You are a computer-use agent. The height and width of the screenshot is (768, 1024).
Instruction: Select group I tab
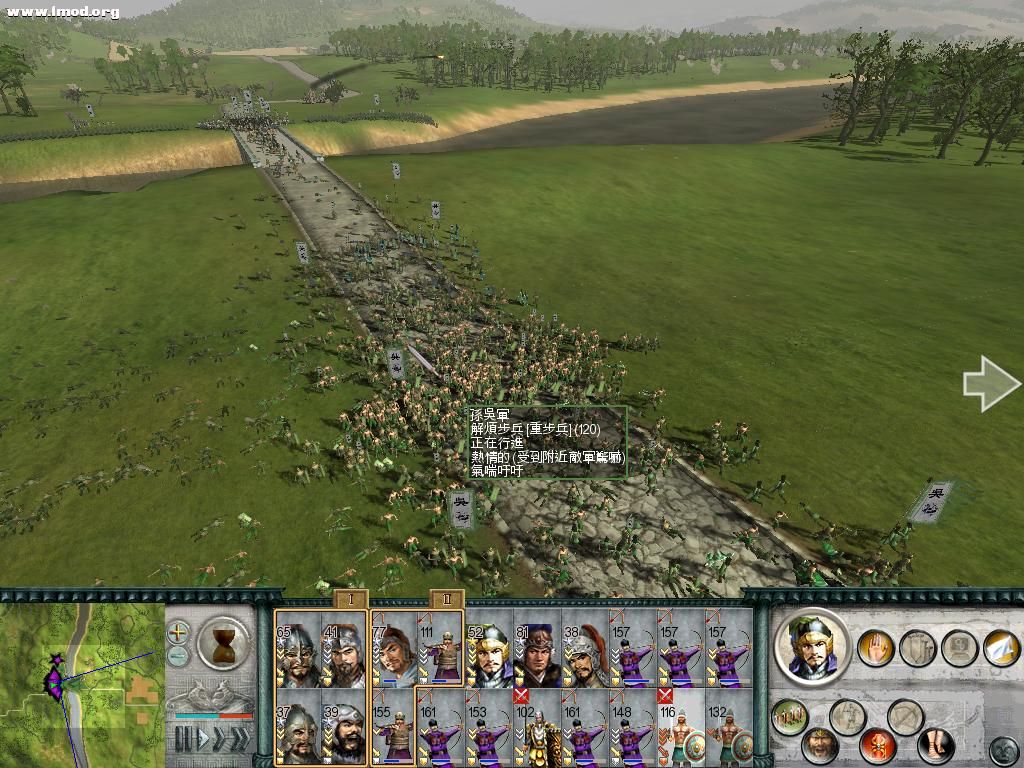pos(351,599)
